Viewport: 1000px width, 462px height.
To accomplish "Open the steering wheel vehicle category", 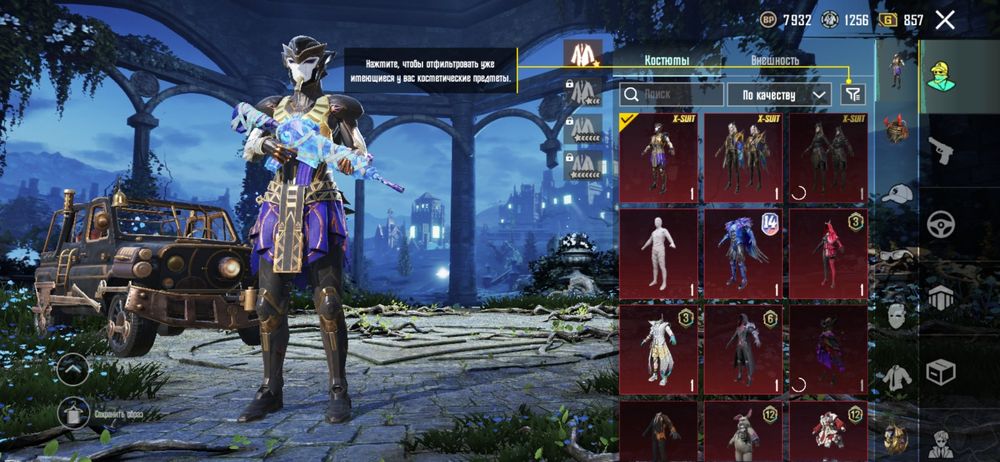I will (941, 224).
